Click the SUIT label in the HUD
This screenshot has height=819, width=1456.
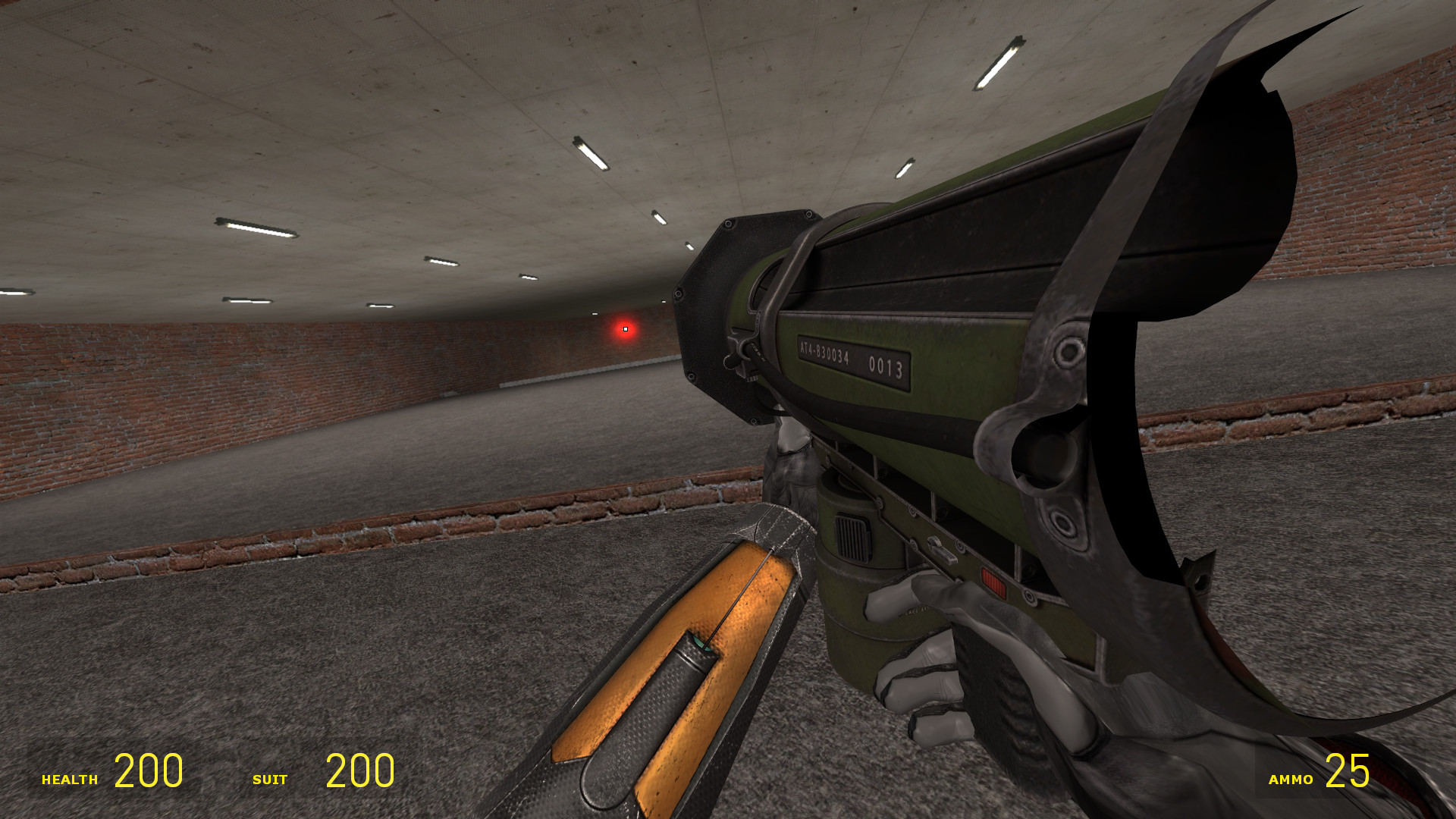pyautogui.click(x=269, y=778)
